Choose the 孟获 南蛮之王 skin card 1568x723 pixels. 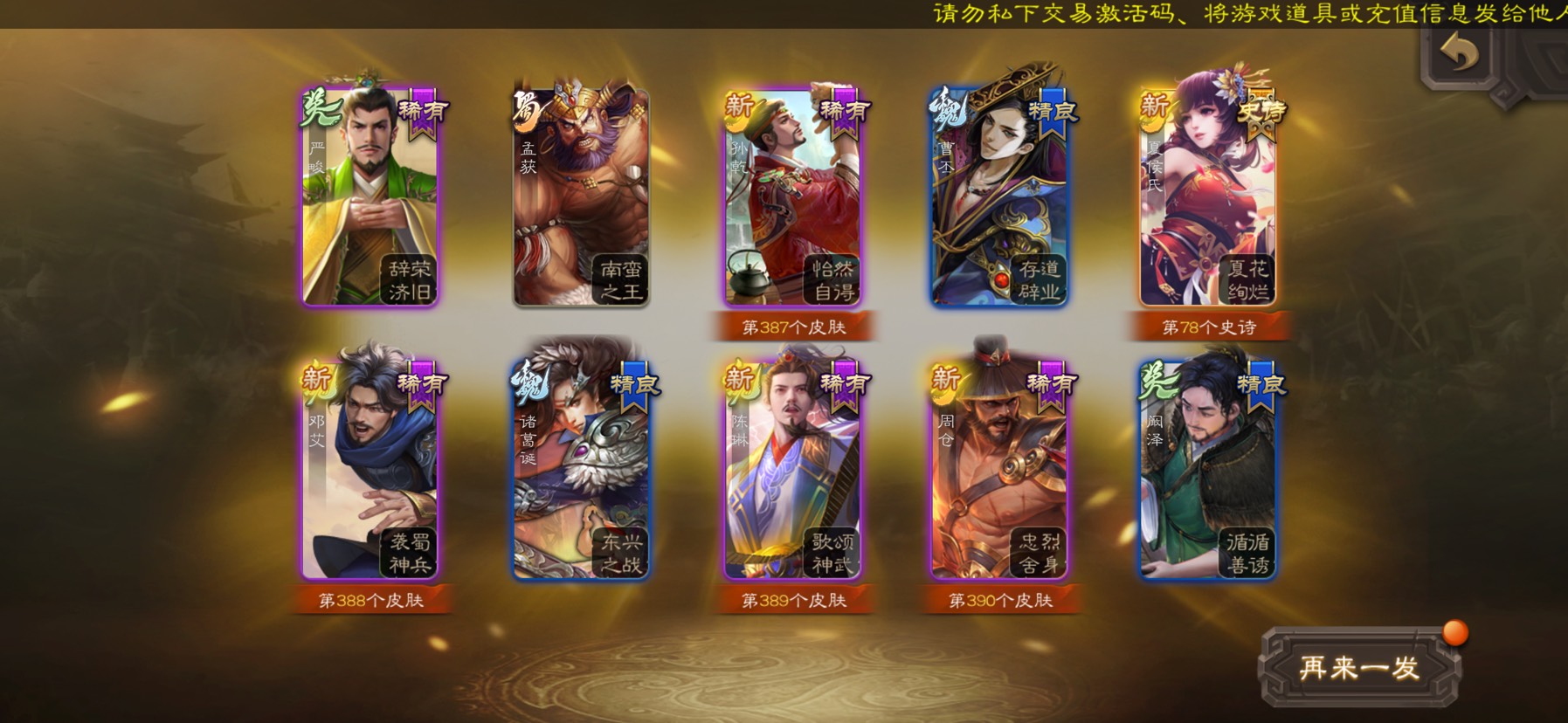581,196
